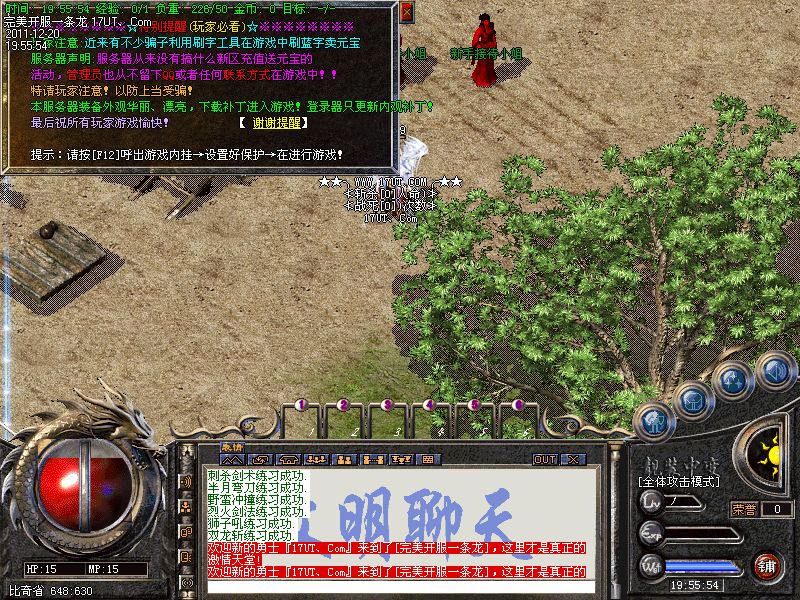Click the 表情 emote label above chat
This screenshot has width=800, height=600.
(231, 447)
